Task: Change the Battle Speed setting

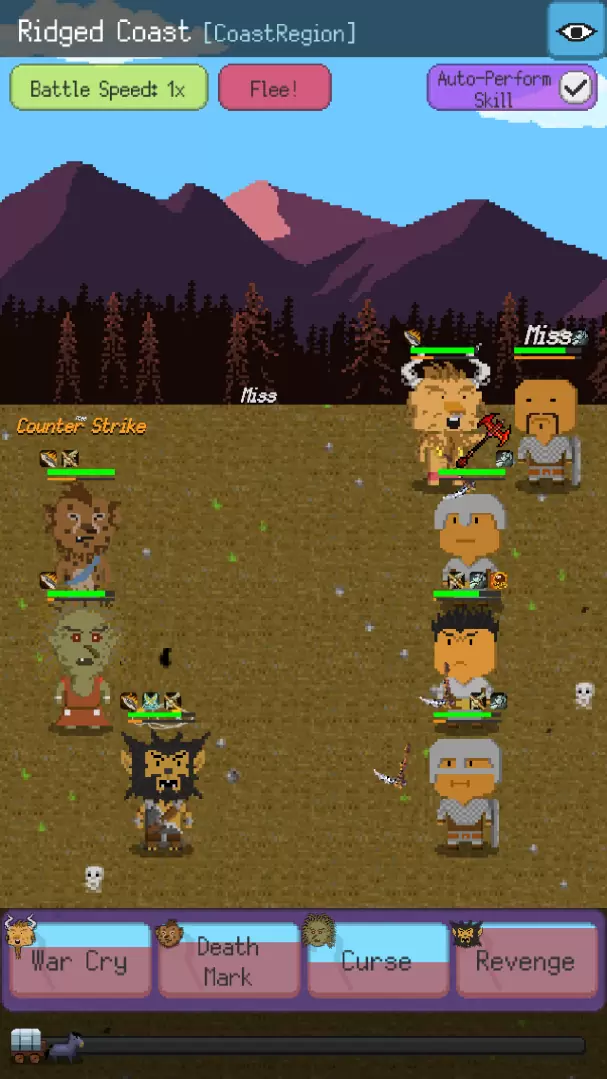Action: pos(108,88)
